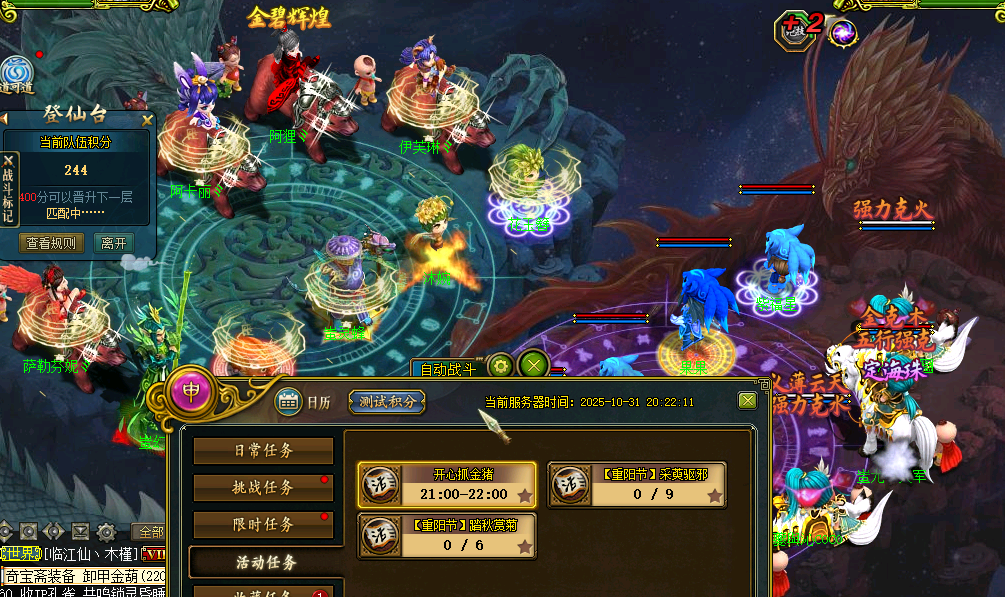
Task: Toggle 自动战斗 auto battle
Action: [x=447, y=369]
